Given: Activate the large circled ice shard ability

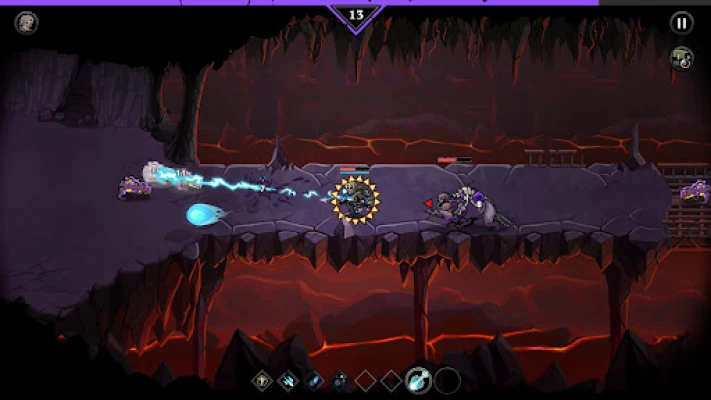Looking at the screenshot, I should pos(419,380).
